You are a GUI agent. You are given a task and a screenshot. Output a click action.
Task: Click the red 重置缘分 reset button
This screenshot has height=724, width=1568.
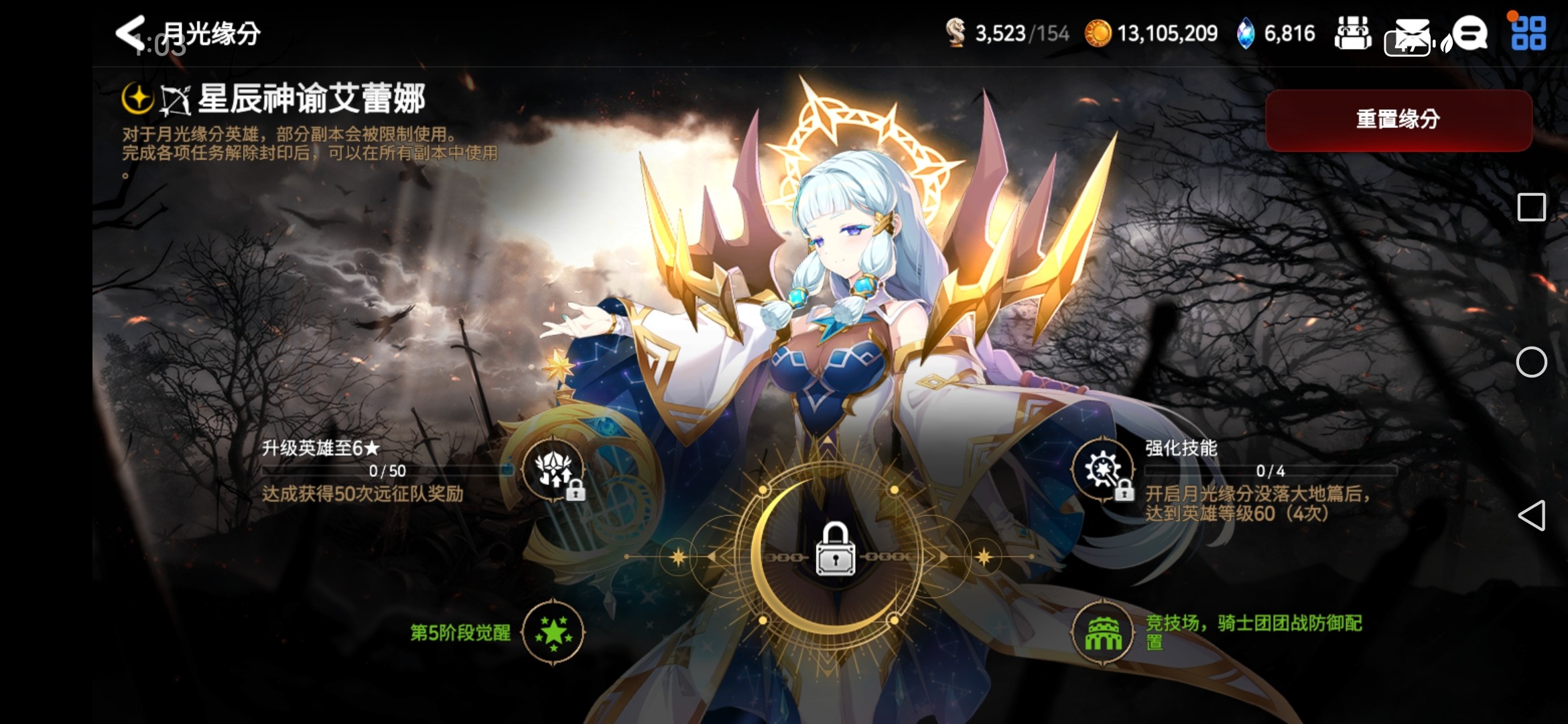tap(1398, 120)
